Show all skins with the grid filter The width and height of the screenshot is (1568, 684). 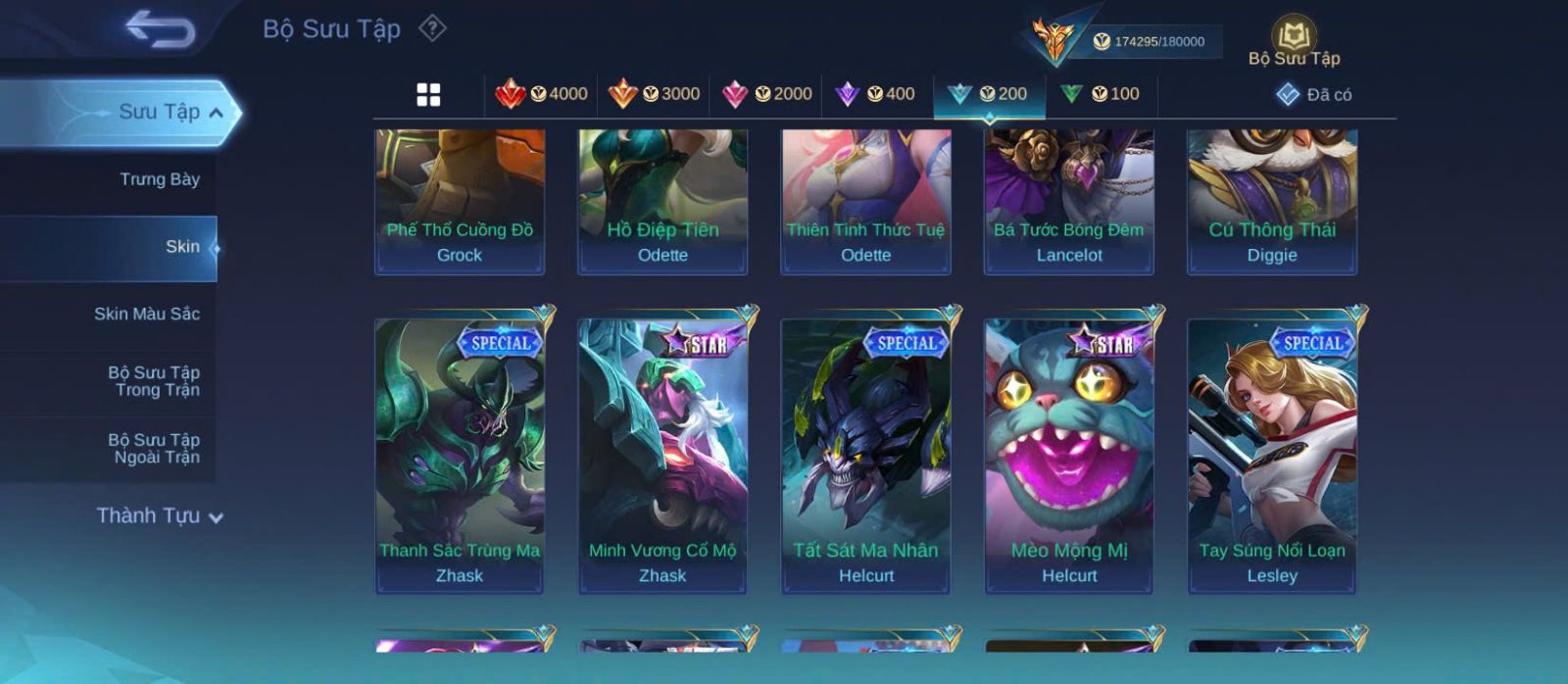[x=428, y=95]
